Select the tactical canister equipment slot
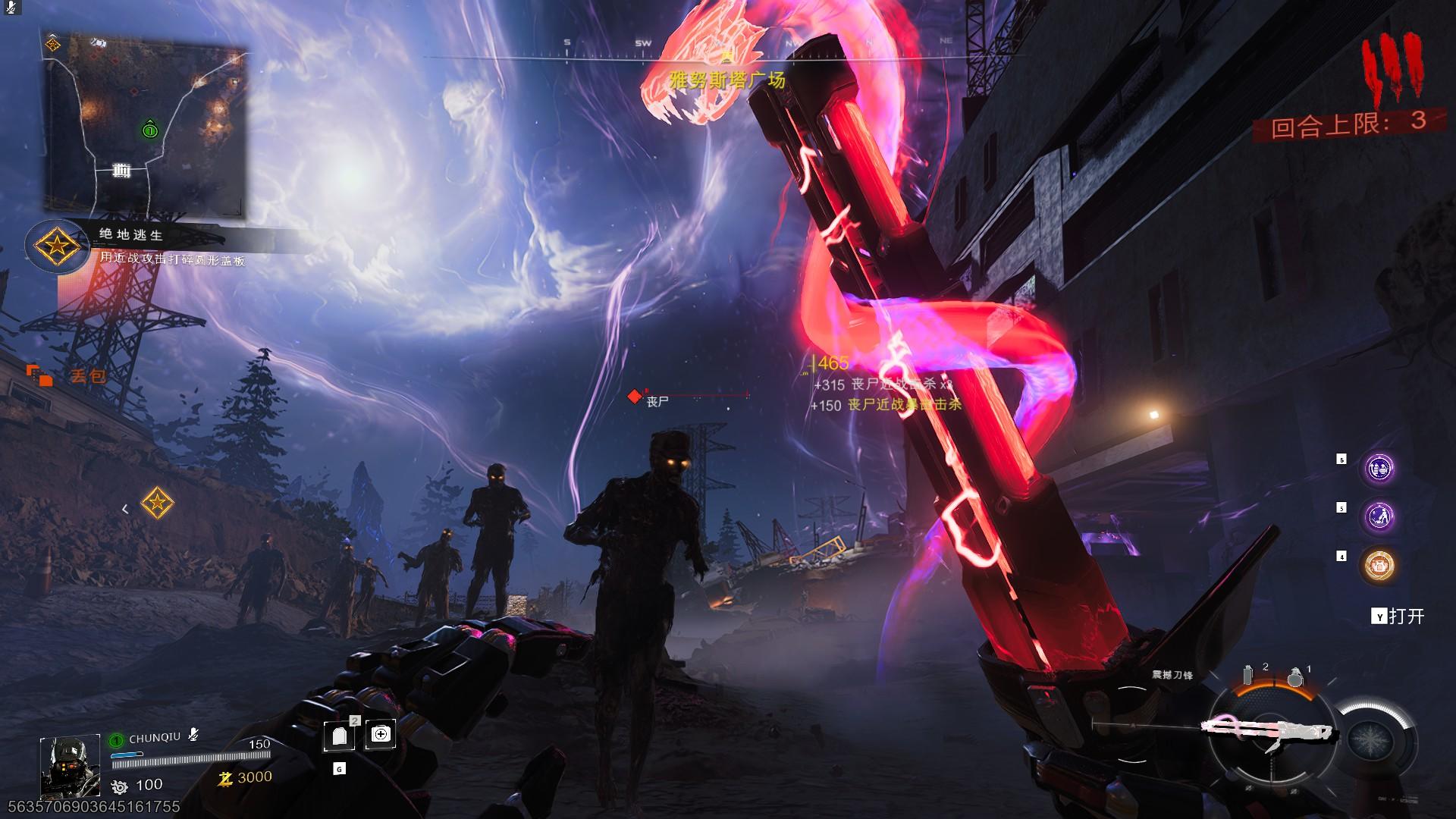This screenshot has height=819, width=1456. coord(1248,674)
